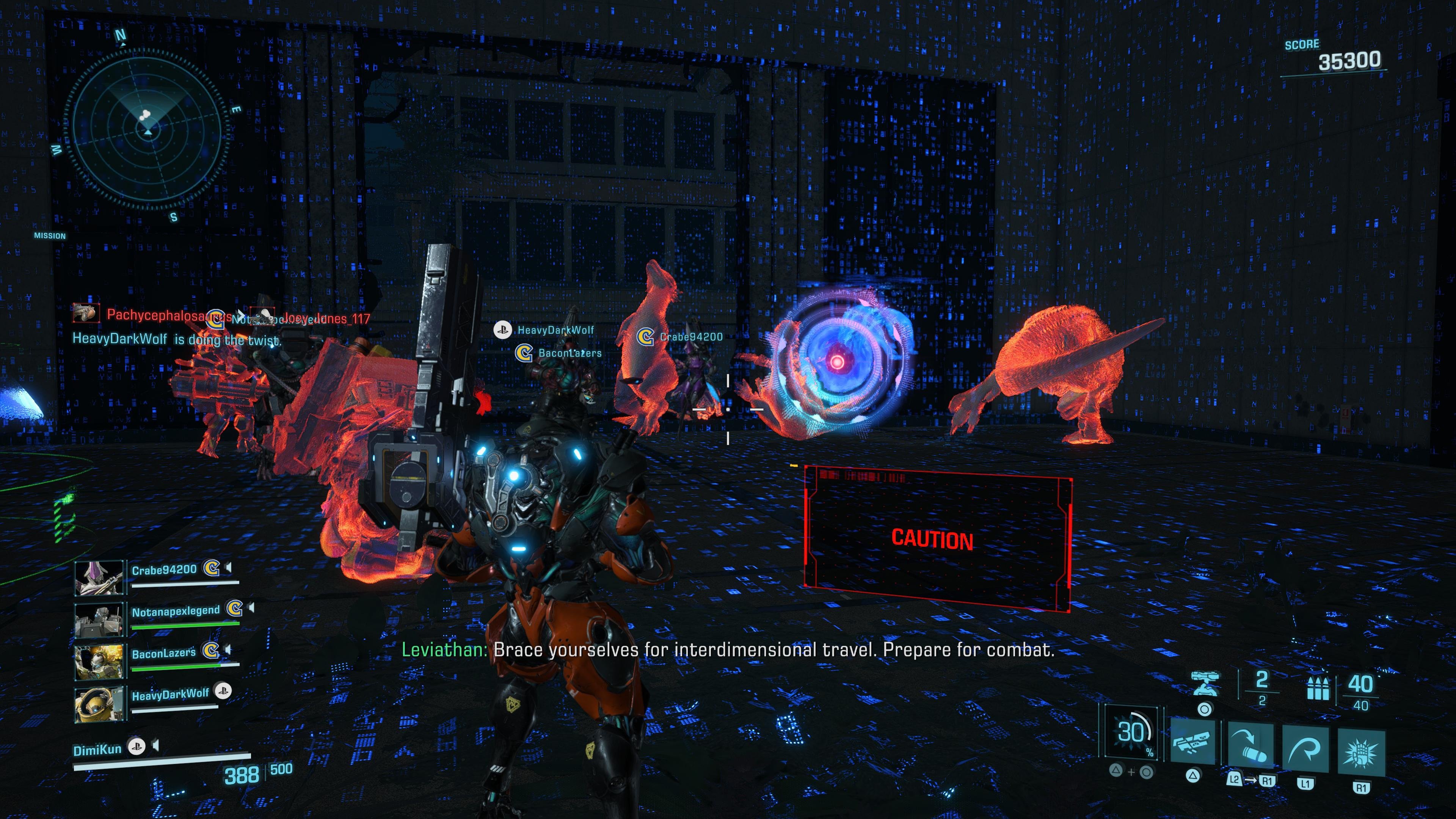This screenshot has width=1456, height=819.
Task: Deploy the turret rig icon
Action: coord(1205,683)
